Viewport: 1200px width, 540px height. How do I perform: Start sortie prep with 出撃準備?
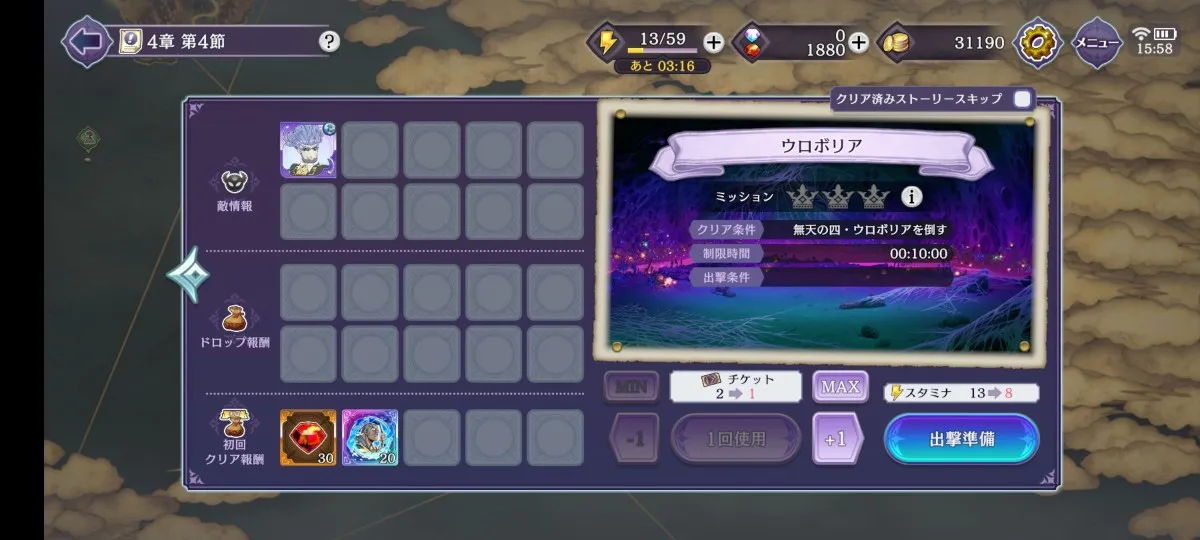[961, 439]
